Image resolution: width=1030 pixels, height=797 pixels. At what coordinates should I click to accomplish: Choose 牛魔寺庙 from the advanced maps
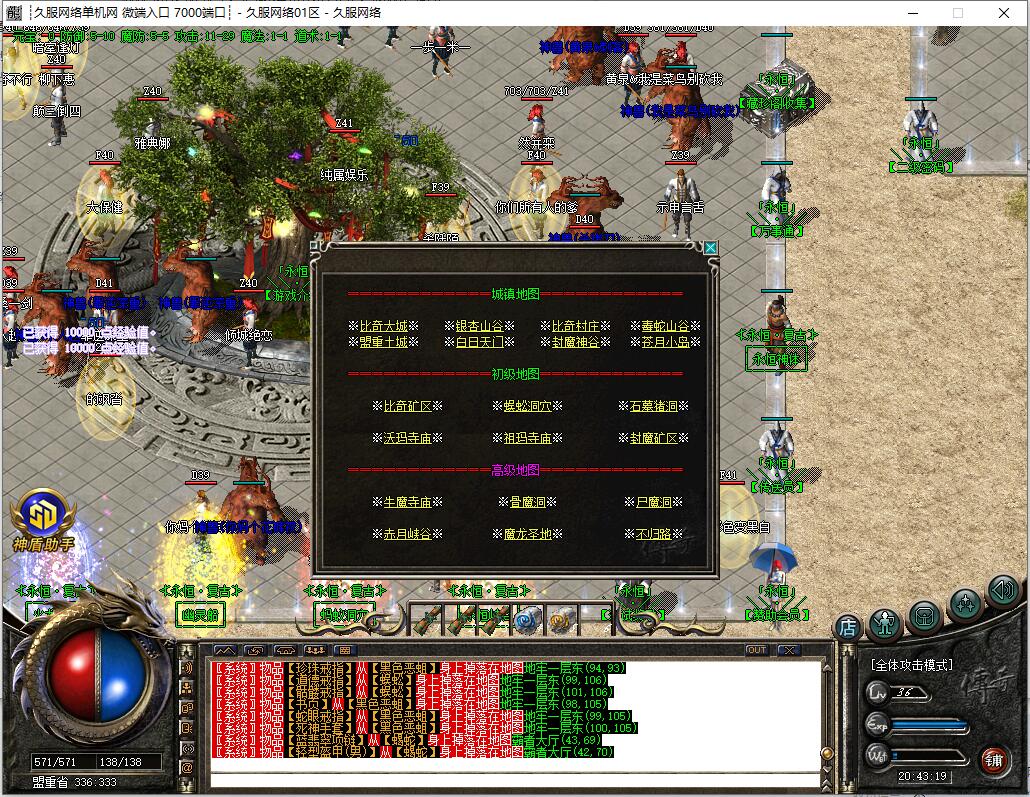coord(407,502)
